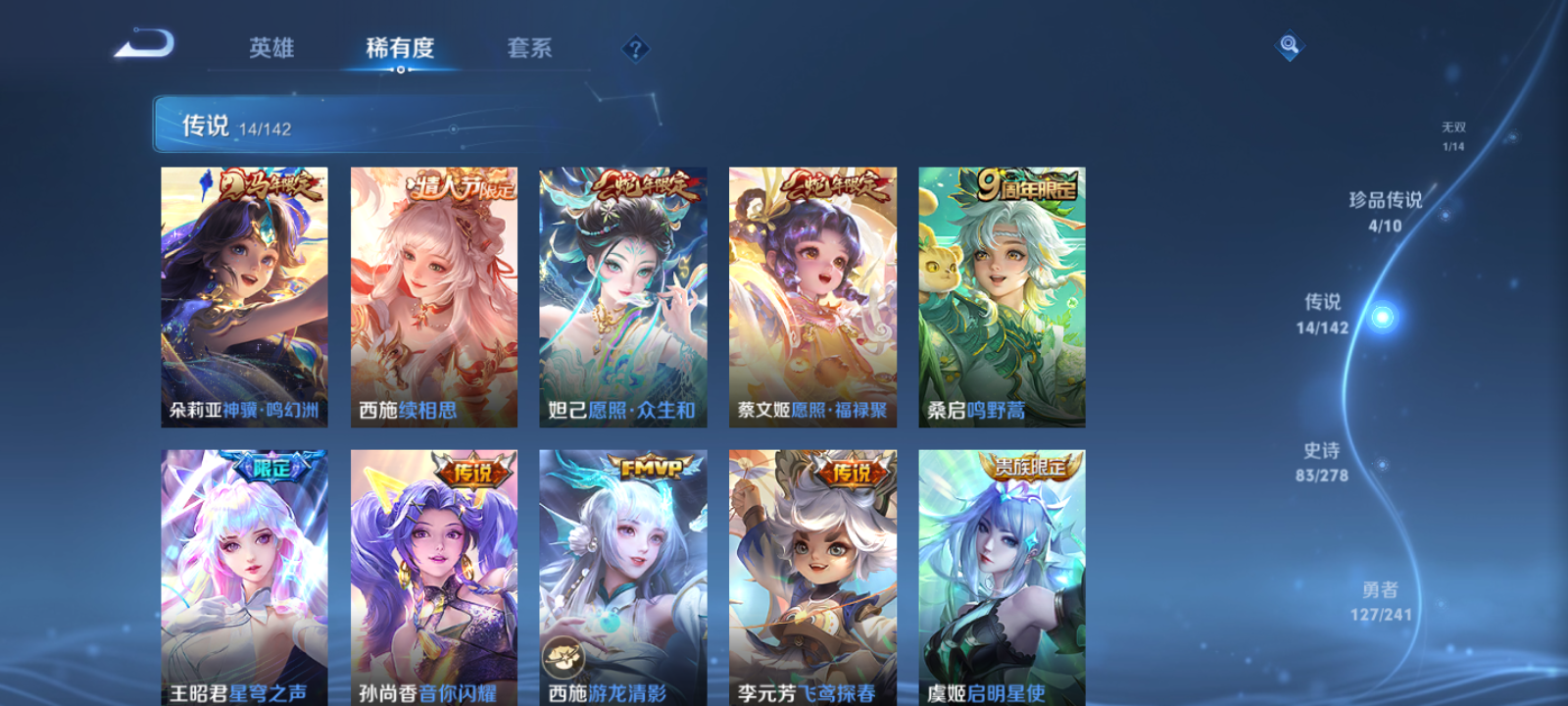
Task: Select the 稀有度 tab
Action: [394, 47]
